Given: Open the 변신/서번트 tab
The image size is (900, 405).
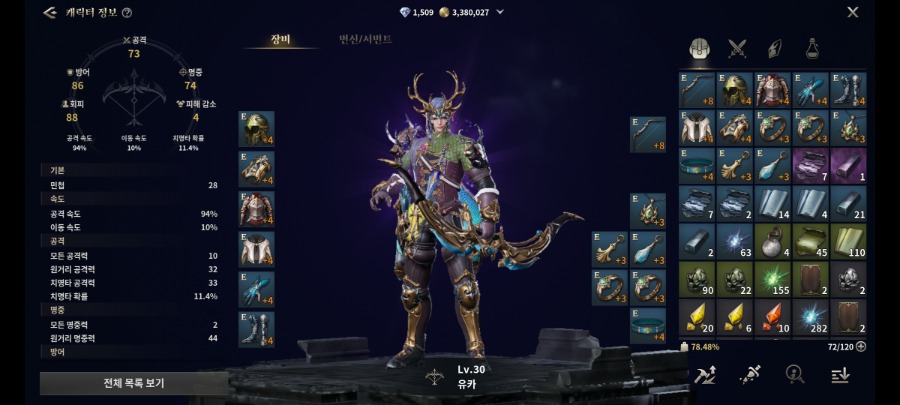Looking at the screenshot, I should pos(365,40).
